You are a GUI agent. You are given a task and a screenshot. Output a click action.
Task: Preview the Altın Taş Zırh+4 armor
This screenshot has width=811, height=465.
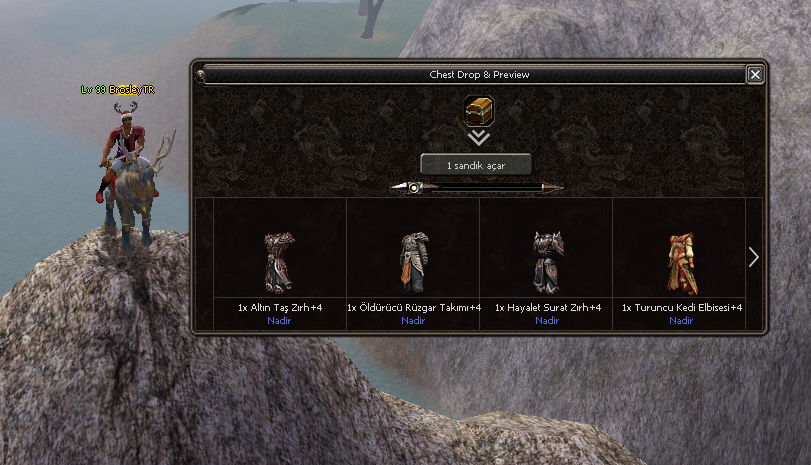278,262
